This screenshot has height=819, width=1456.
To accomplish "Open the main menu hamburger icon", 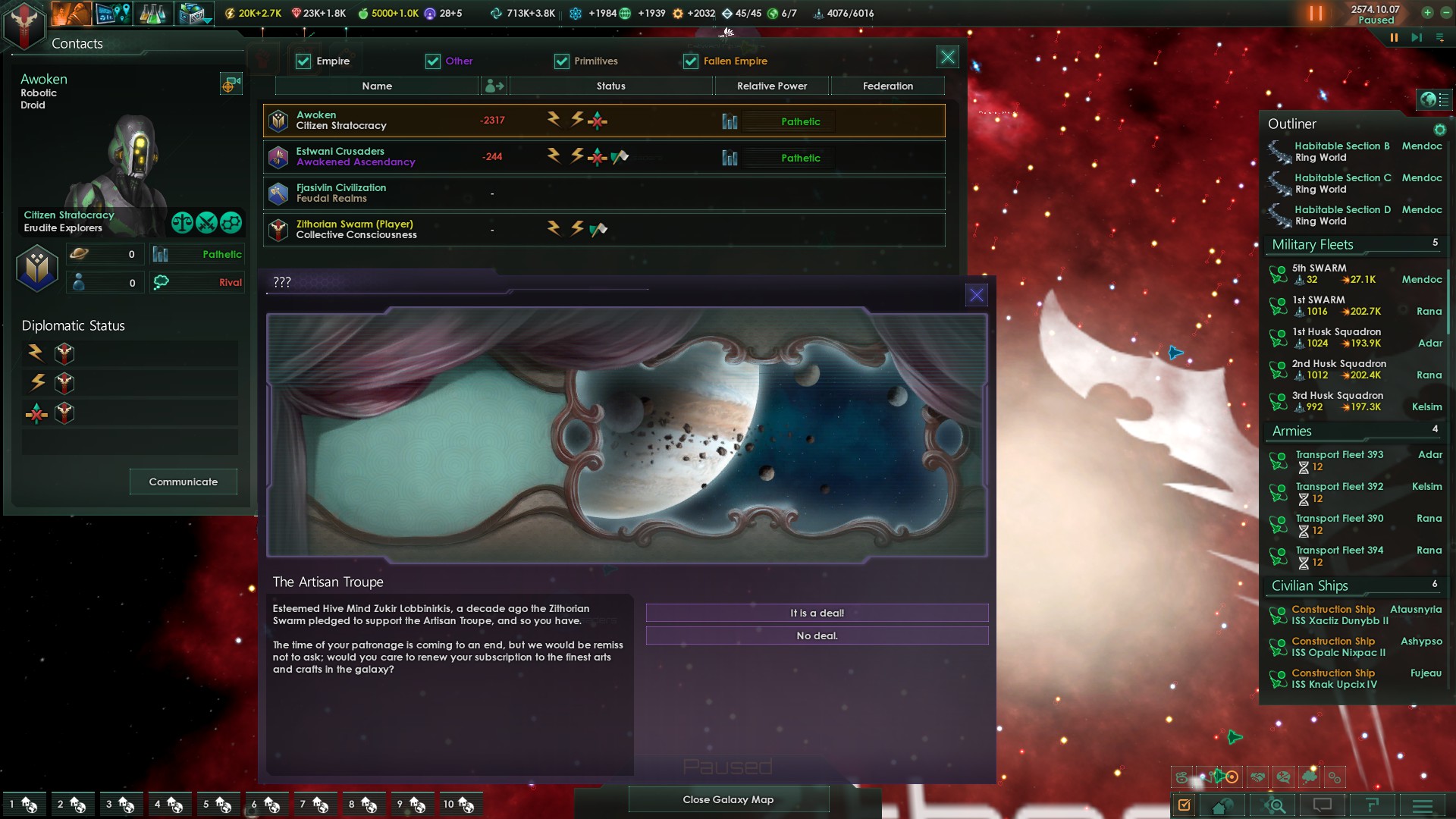I will (x=1423, y=805).
